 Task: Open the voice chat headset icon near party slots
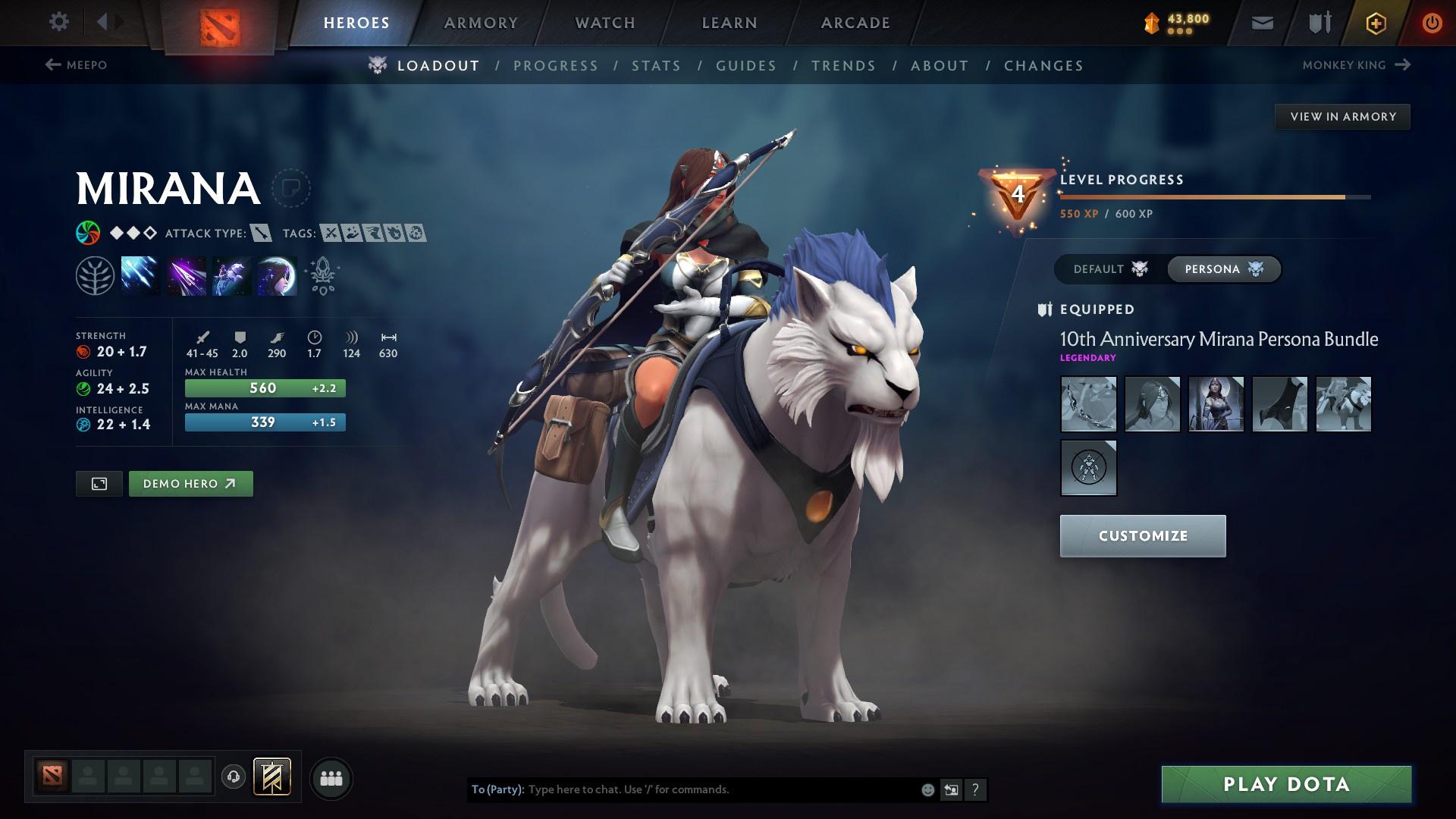click(x=234, y=777)
